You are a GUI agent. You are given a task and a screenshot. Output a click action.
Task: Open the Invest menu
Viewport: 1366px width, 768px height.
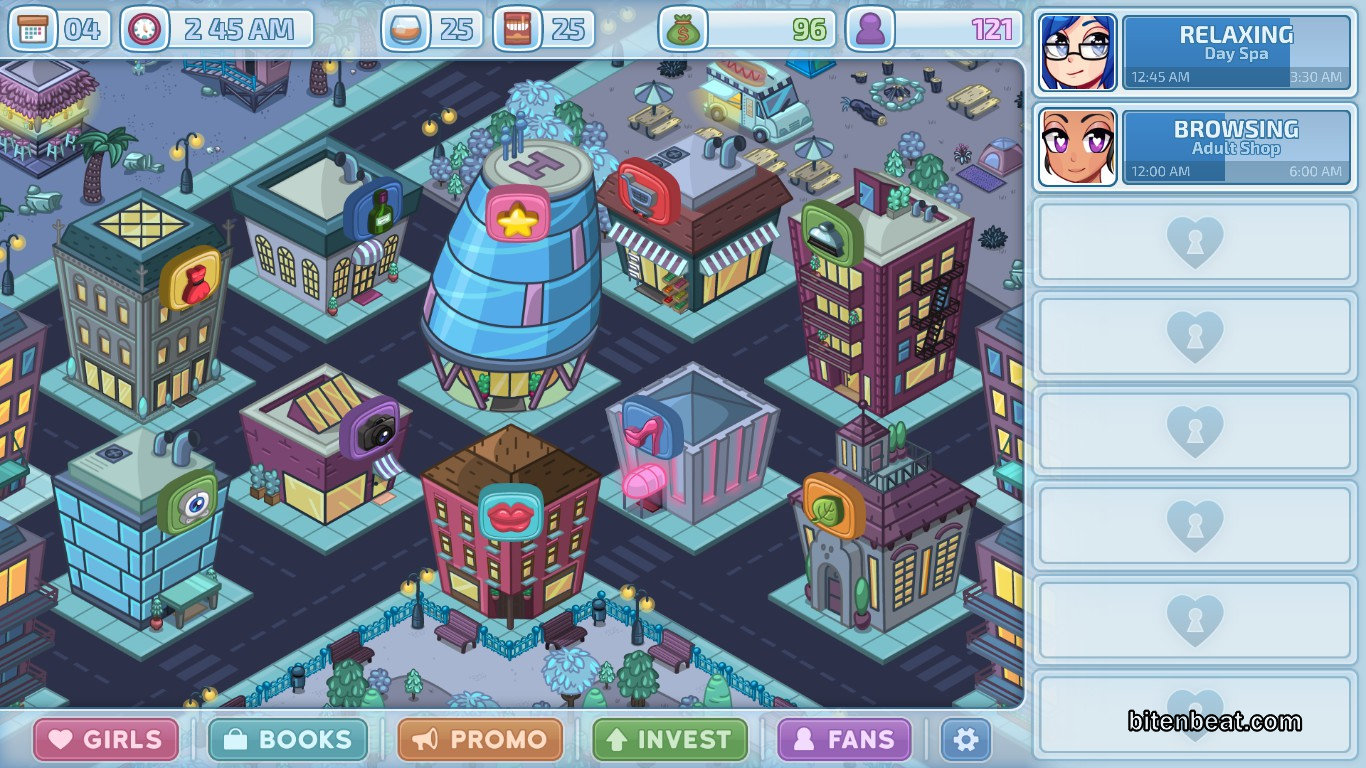coord(670,740)
